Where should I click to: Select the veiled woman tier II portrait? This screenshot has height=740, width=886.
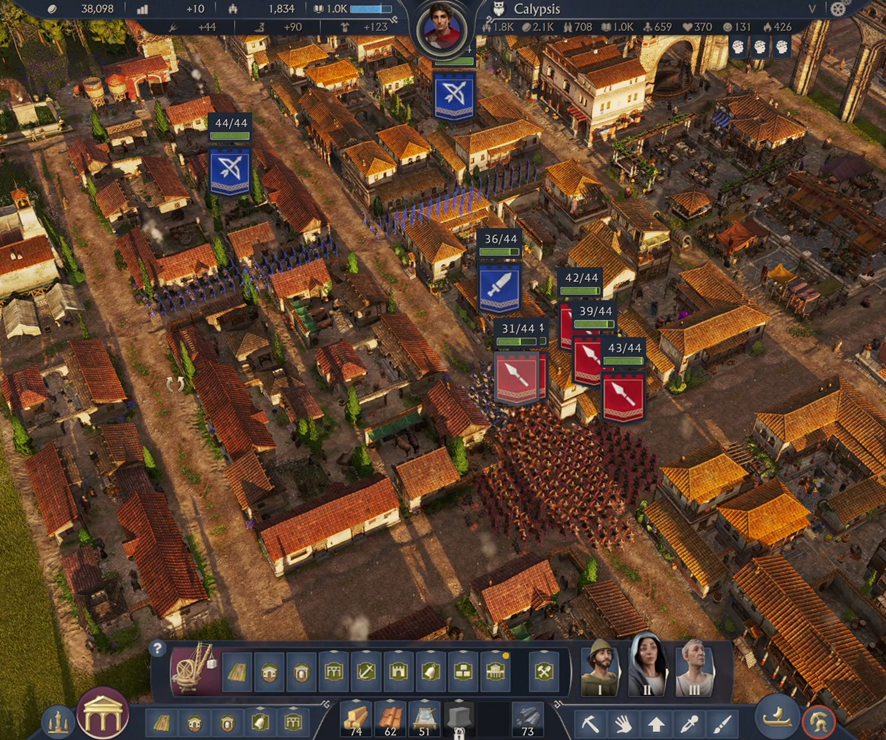(647, 667)
